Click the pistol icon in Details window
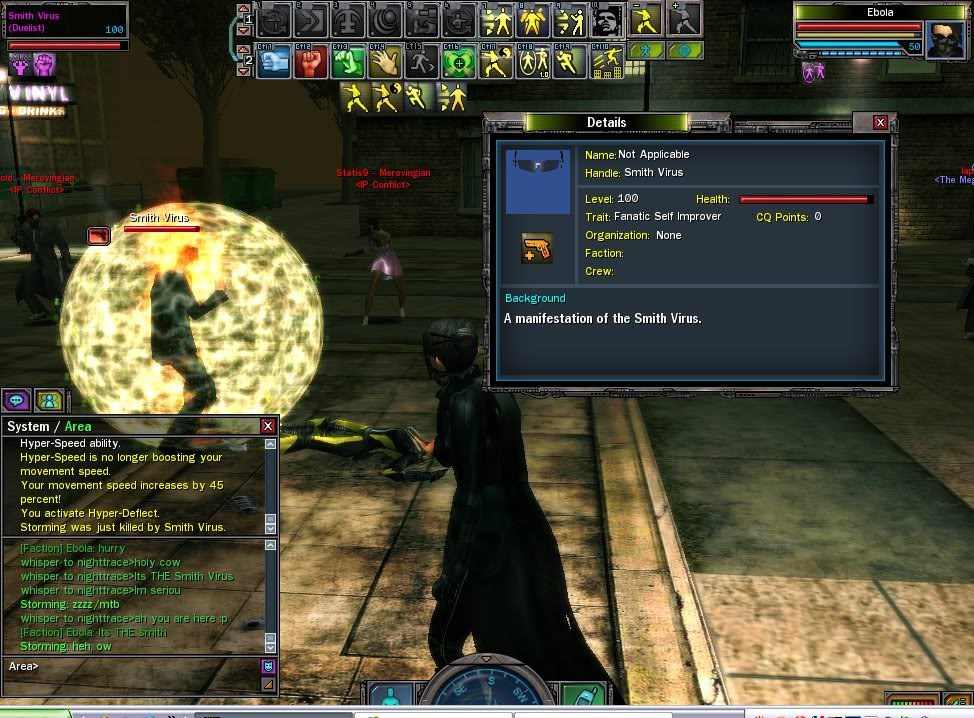Image resolution: width=974 pixels, height=718 pixels. 537,249
